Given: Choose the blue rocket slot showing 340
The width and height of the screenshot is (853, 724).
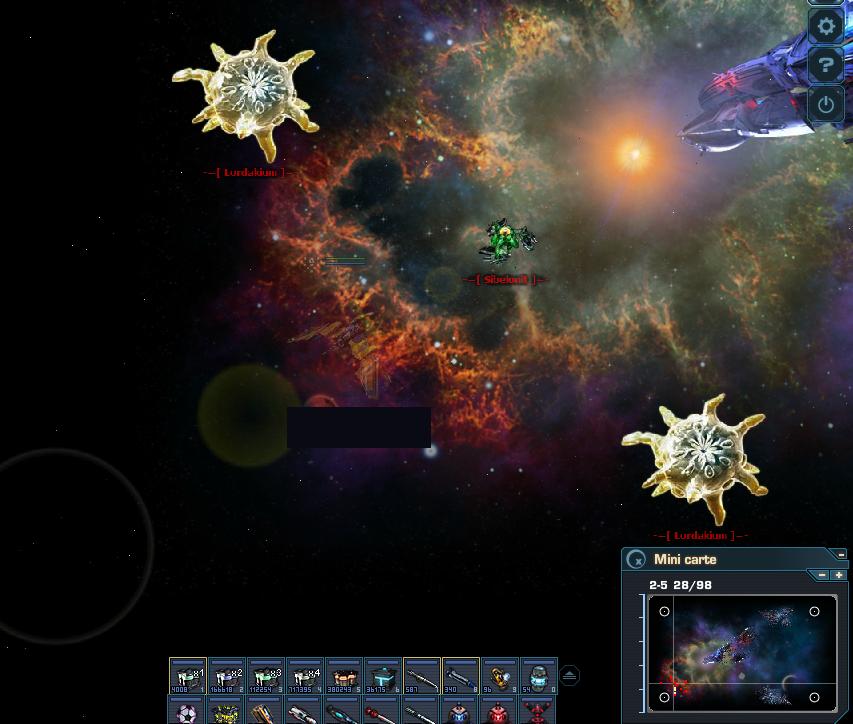Looking at the screenshot, I should point(461,676).
